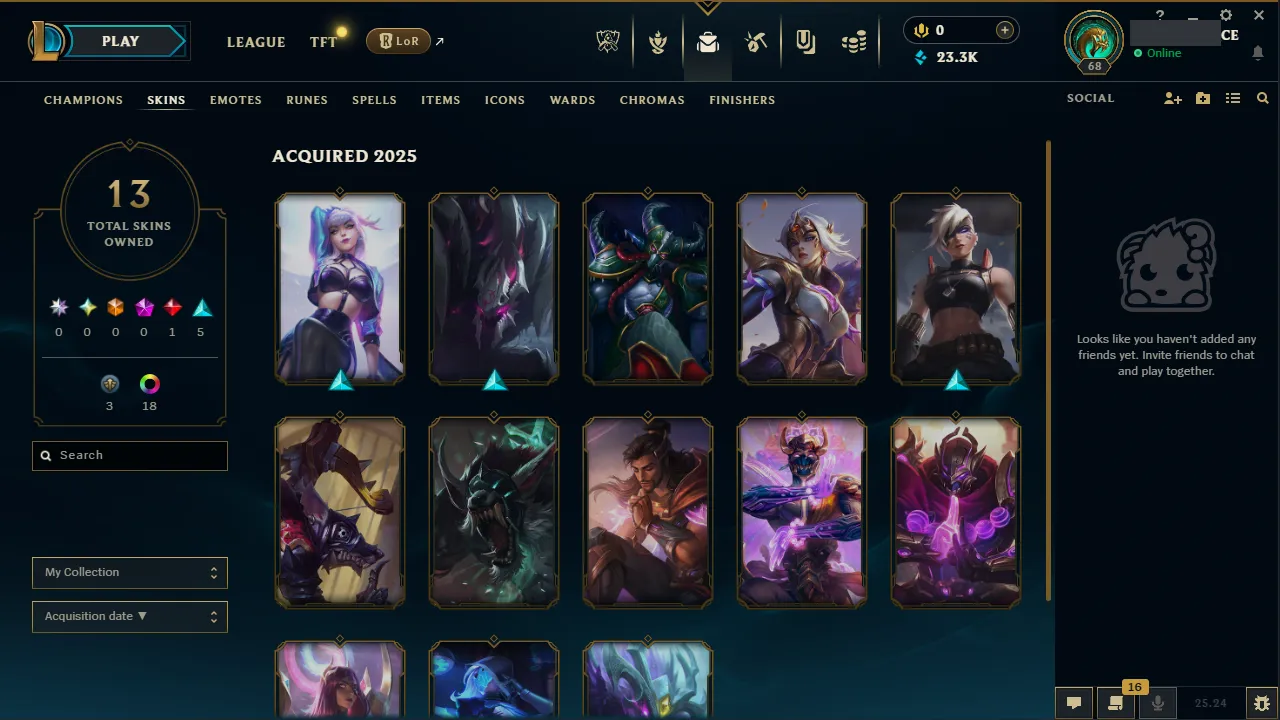1280x720 pixels.
Task: Click the skin search input field
Action: tap(129, 455)
